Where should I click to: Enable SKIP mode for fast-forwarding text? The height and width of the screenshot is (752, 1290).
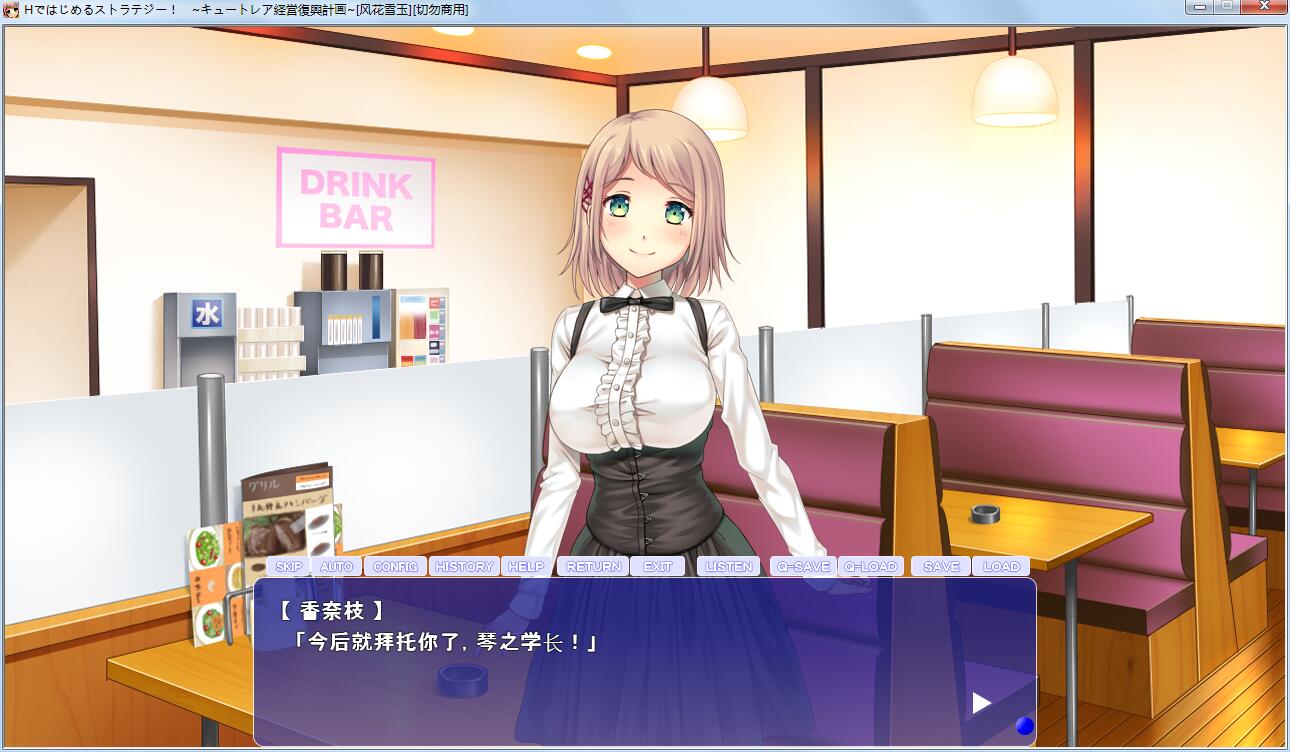coord(289,566)
